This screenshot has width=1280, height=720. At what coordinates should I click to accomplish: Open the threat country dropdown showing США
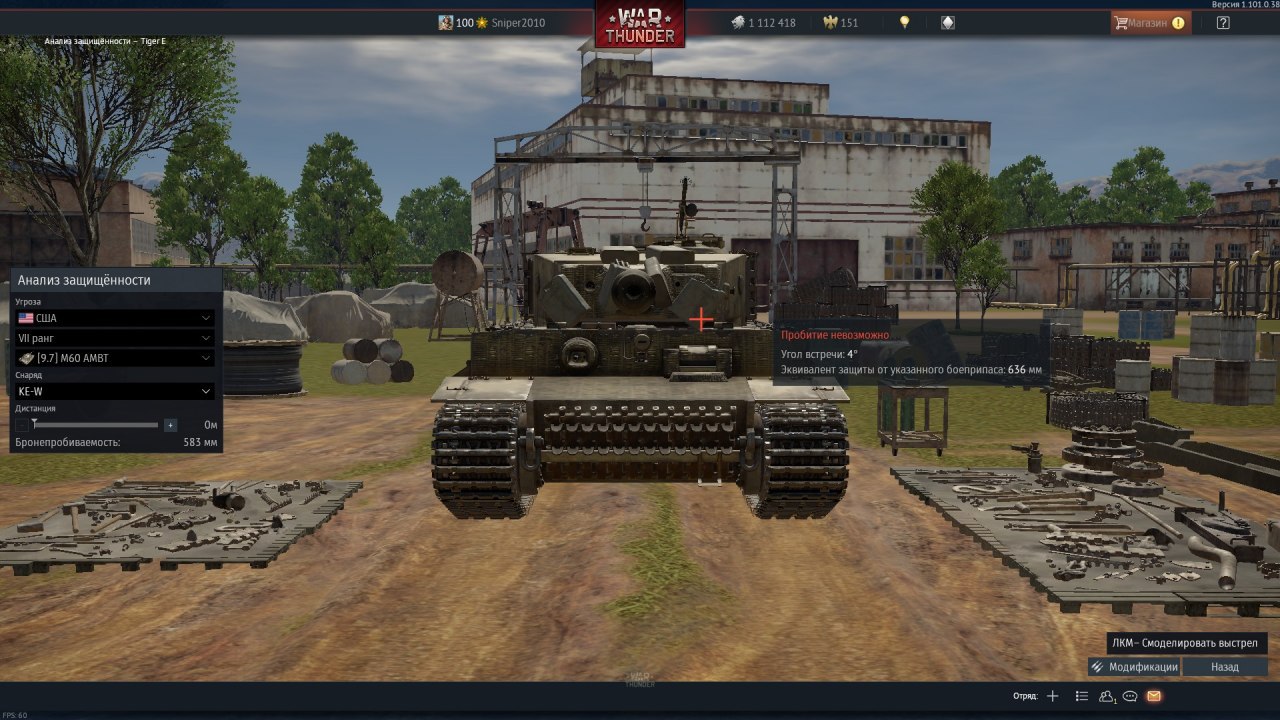click(x=115, y=318)
